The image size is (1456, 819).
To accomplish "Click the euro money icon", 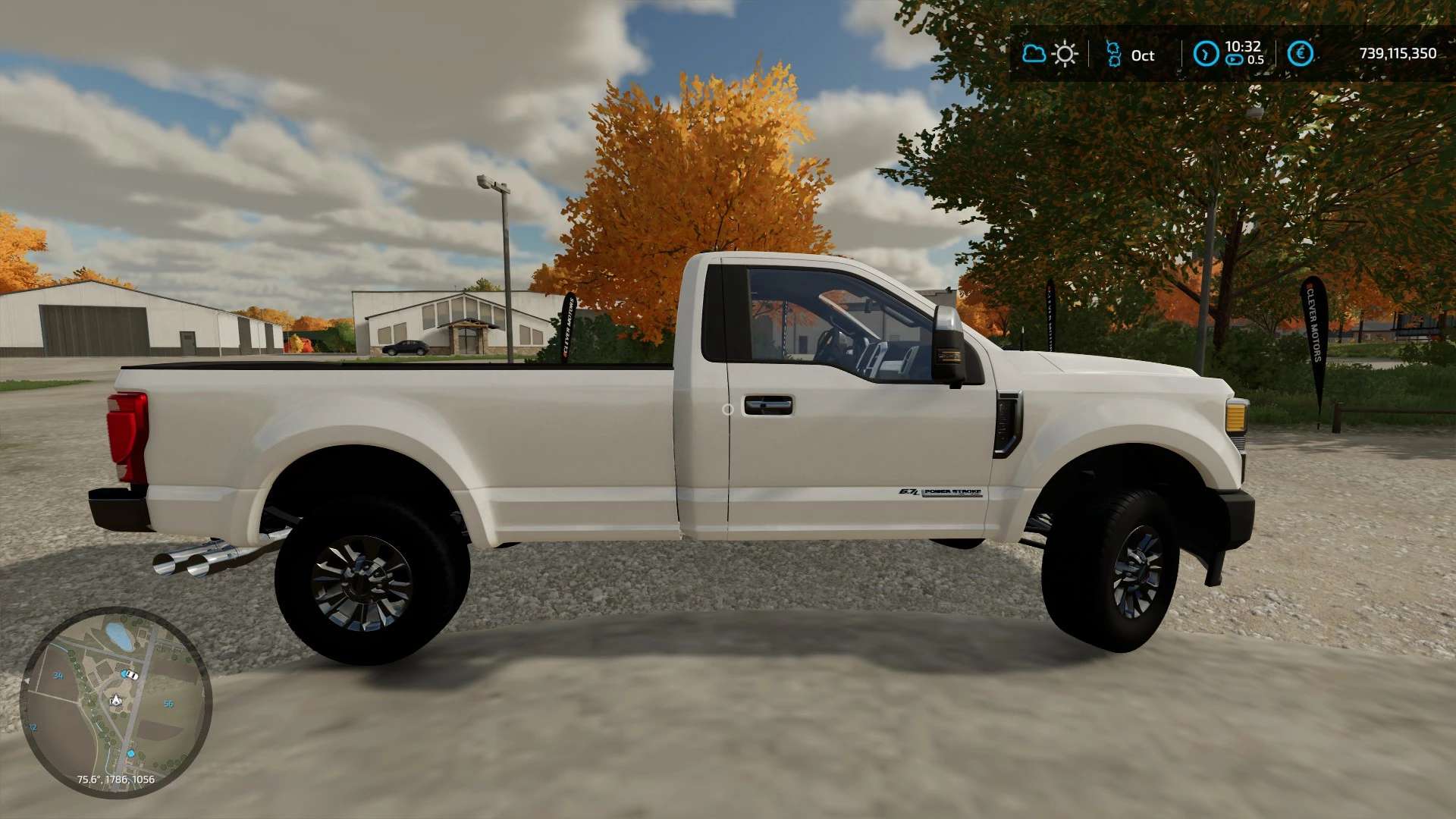I will point(1300,54).
